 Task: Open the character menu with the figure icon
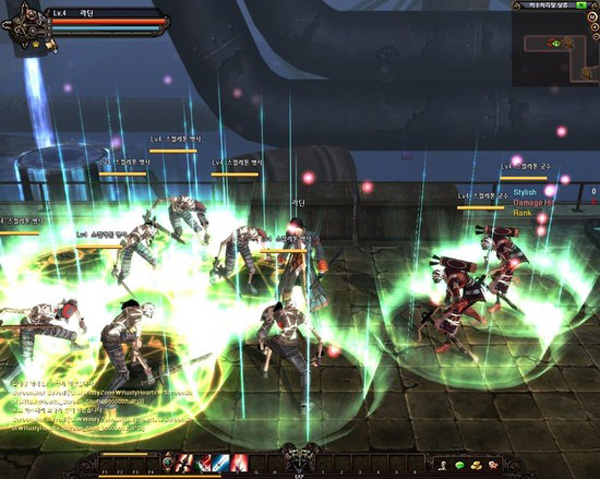[441, 465]
